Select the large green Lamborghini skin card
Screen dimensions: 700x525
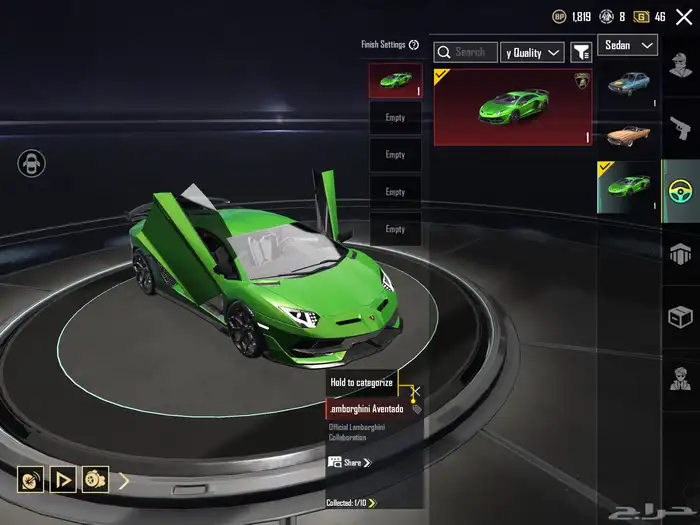pos(513,106)
